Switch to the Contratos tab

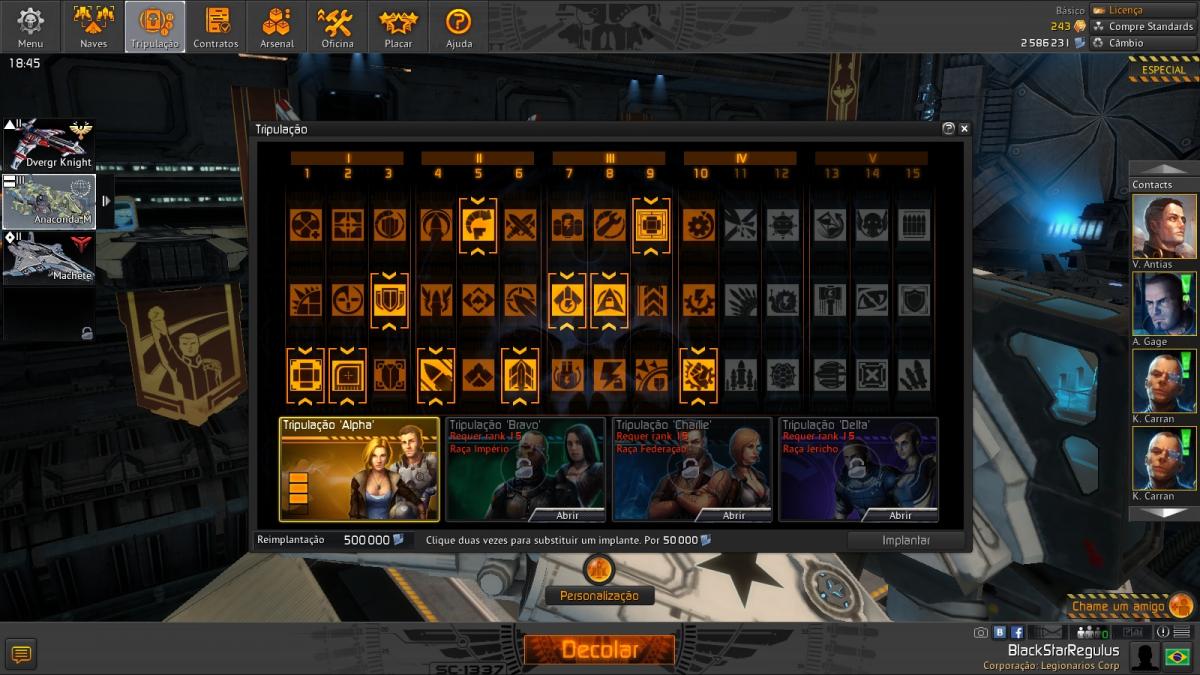coord(216,26)
